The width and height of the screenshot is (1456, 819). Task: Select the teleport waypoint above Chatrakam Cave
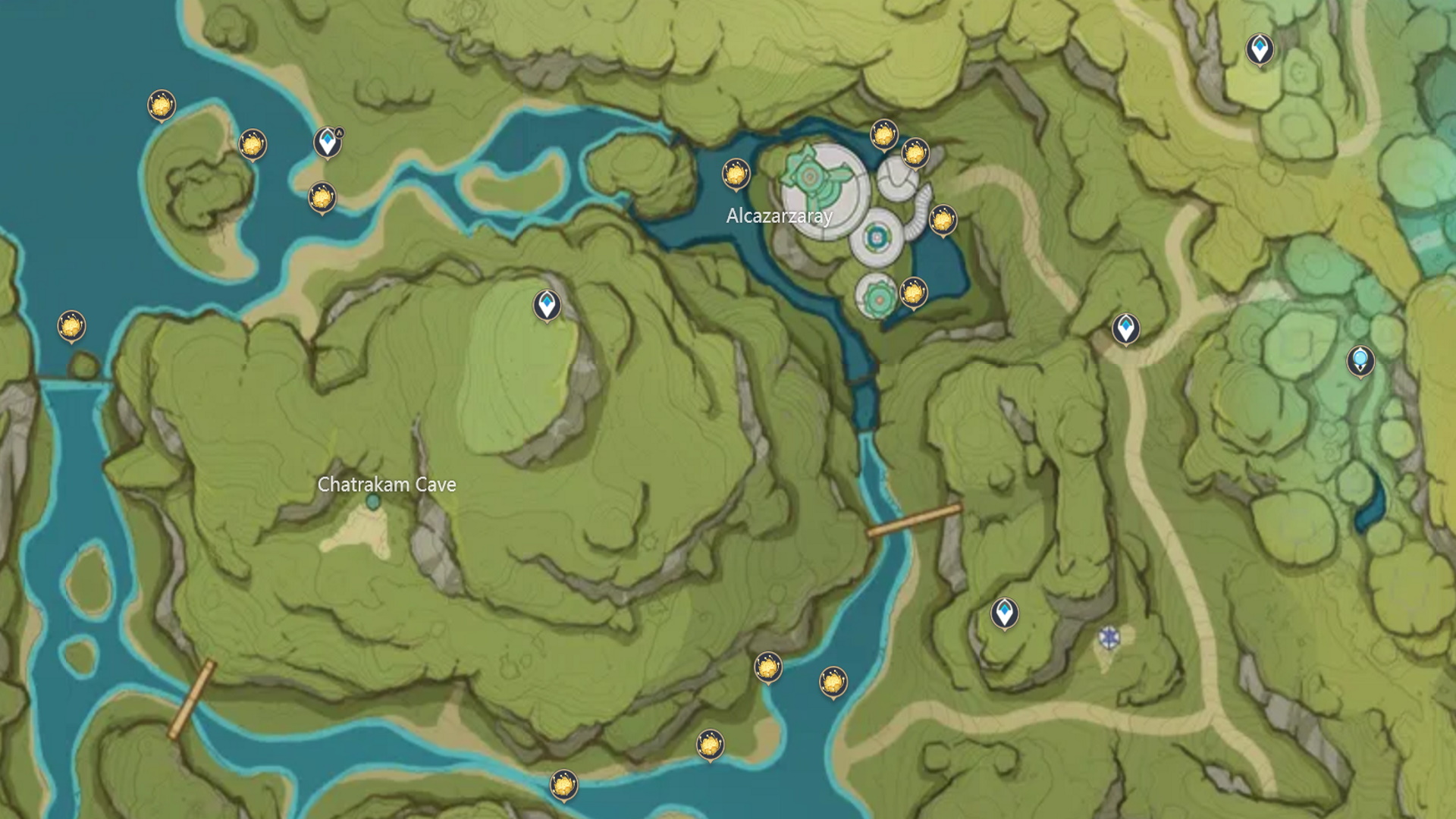tap(547, 305)
